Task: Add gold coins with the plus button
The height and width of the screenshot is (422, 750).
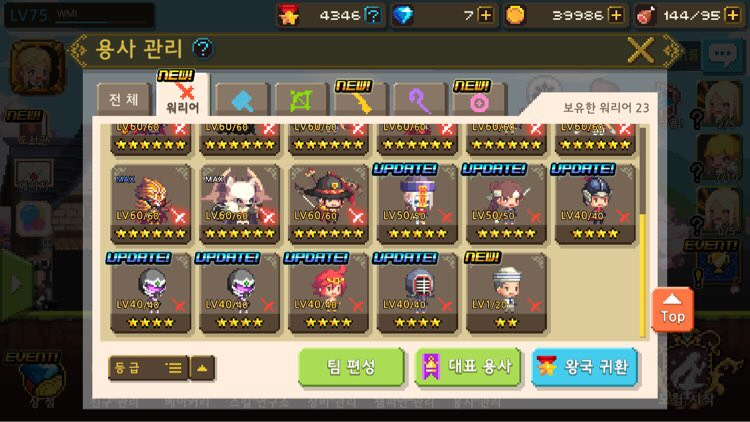Action: pyautogui.click(x=616, y=15)
